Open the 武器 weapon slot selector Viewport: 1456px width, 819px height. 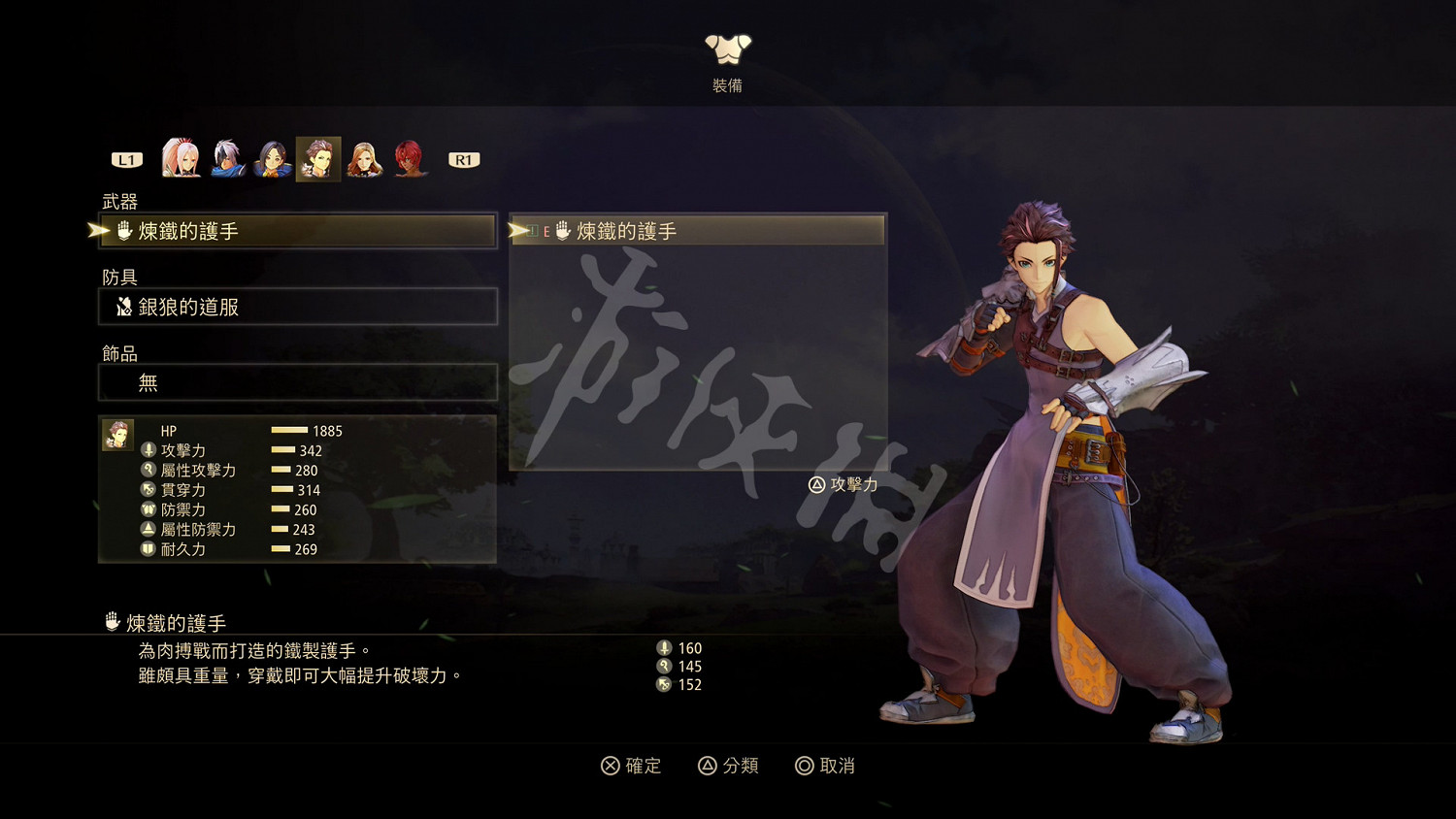point(297,231)
